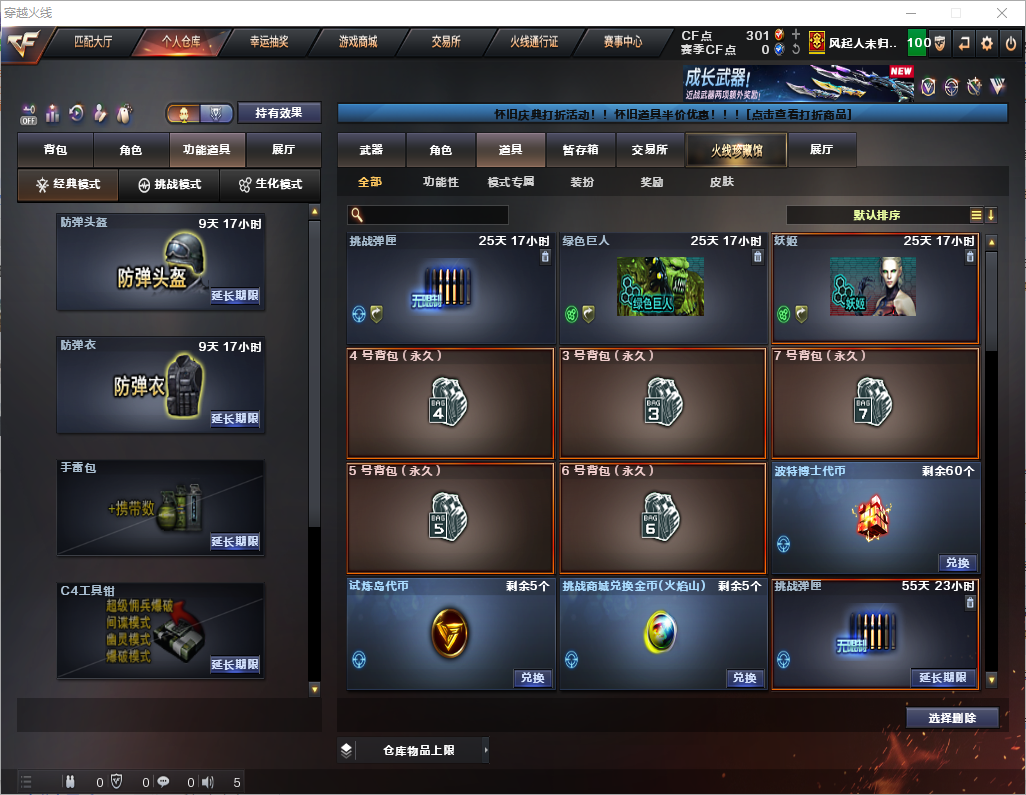The height and width of the screenshot is (795, 1026).
Task: Exchange 波特博士代币 with 兑换 button
Action: click(x=957, y=563)
